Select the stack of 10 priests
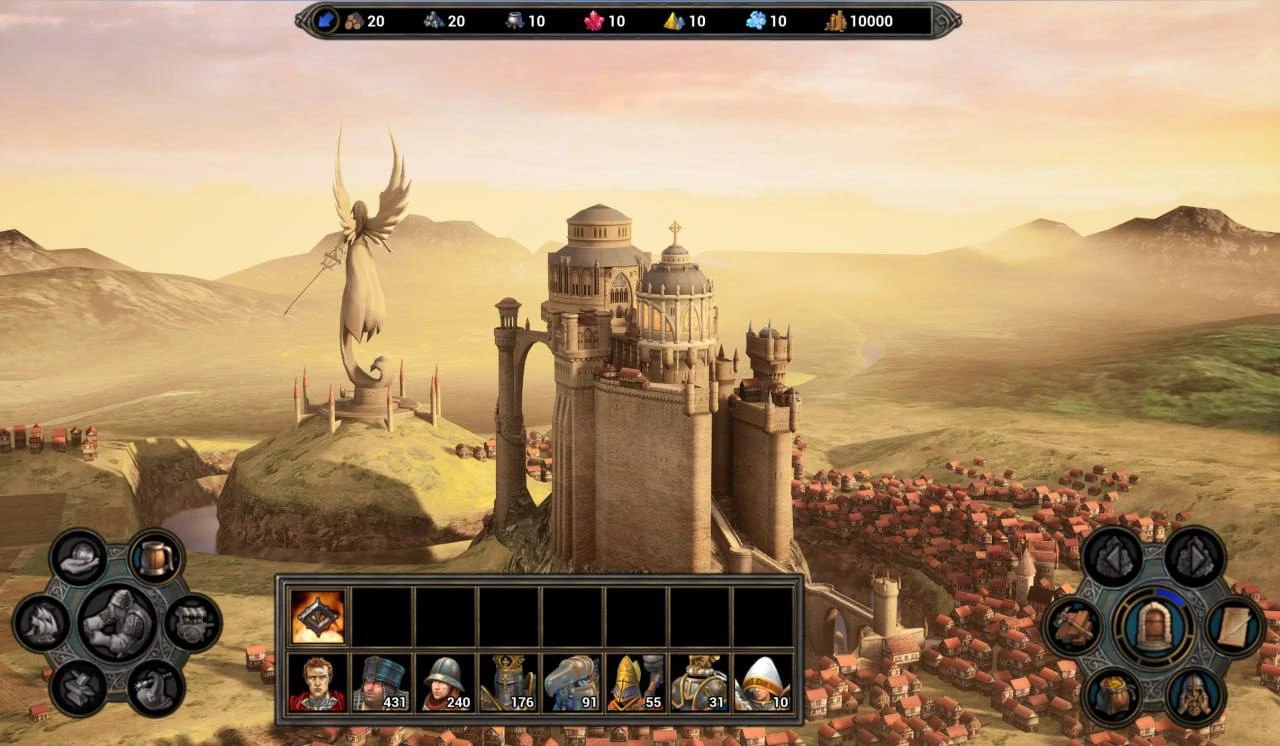 point(765,688)
